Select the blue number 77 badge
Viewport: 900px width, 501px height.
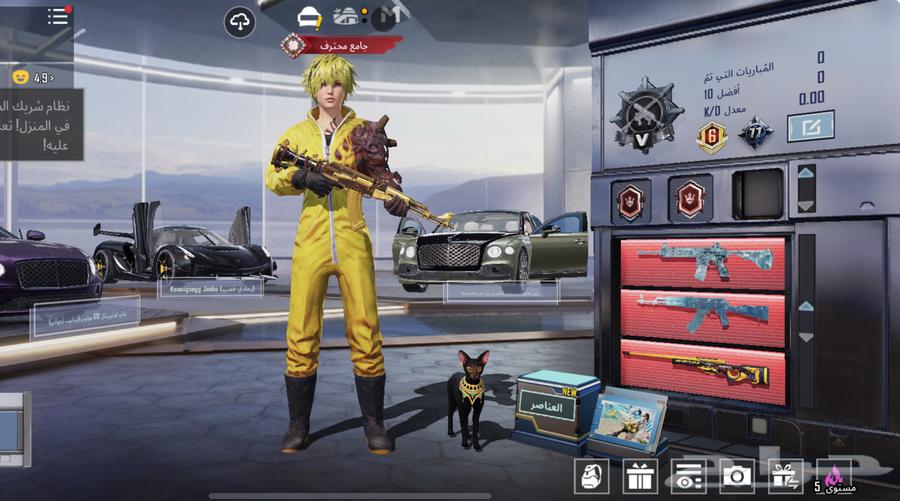[755, 133]
